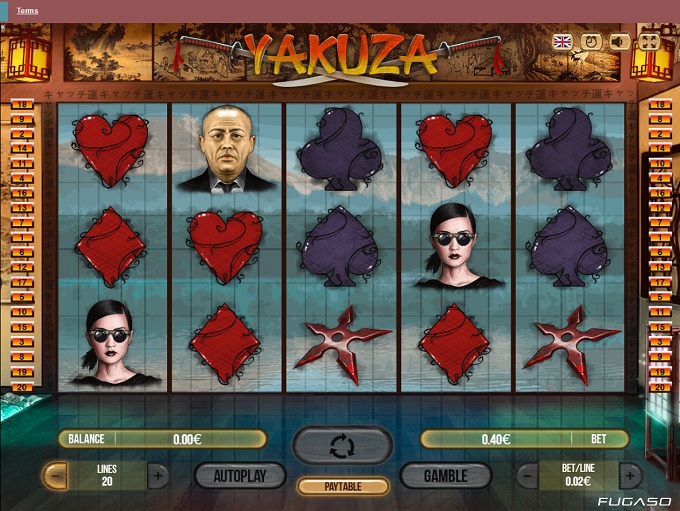Change language via the UK flag icon
Viewport: 680px width, 511px height.
coord(563,41)
